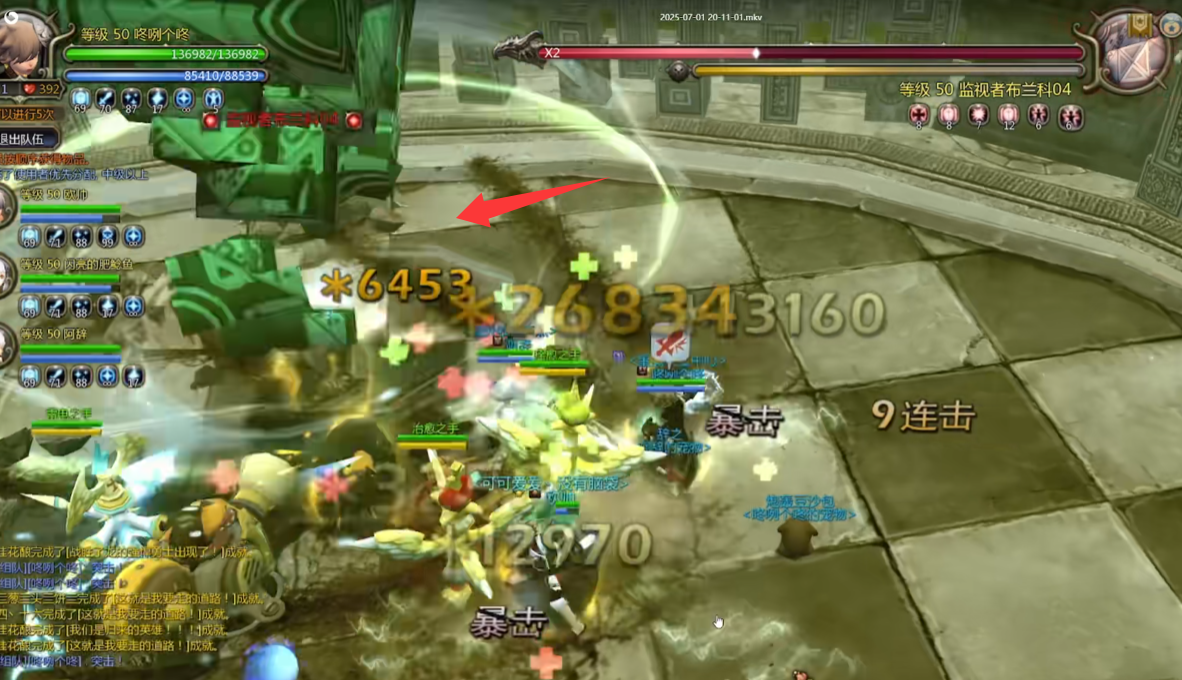This screenshot has height=680, width=1182.
Task: Select your own character portrait 咚咧个咚
Action: coord(24,42)
